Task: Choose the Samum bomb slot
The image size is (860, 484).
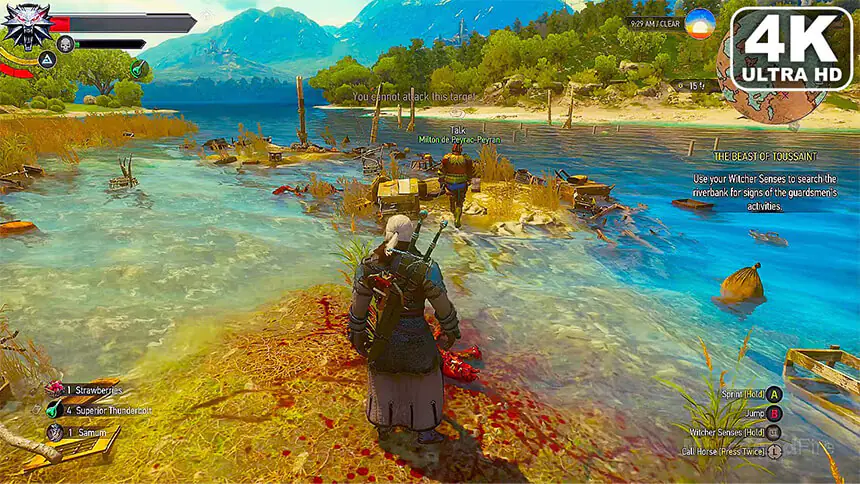Action: [x=55, y=431]
